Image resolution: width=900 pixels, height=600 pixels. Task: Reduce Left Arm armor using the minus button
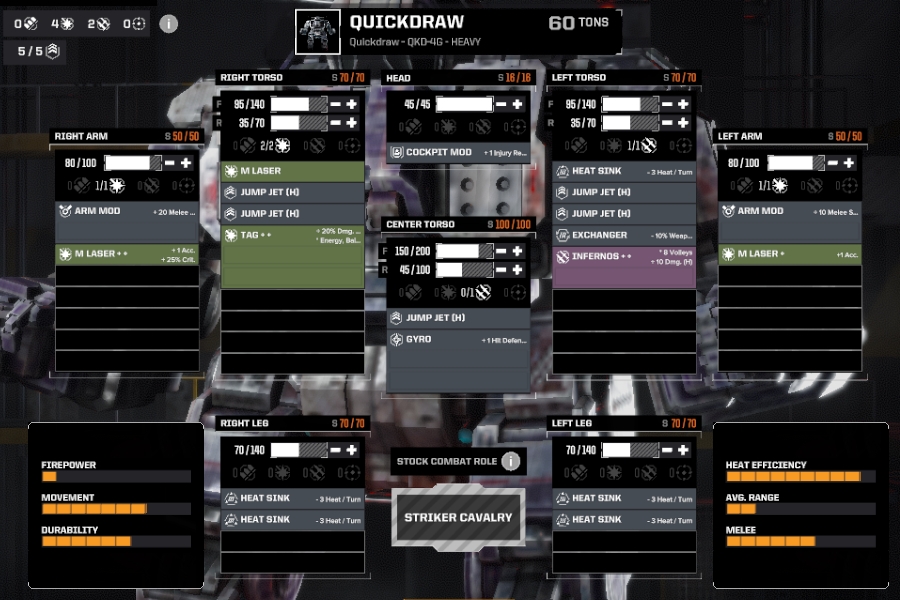click(833, 163)
